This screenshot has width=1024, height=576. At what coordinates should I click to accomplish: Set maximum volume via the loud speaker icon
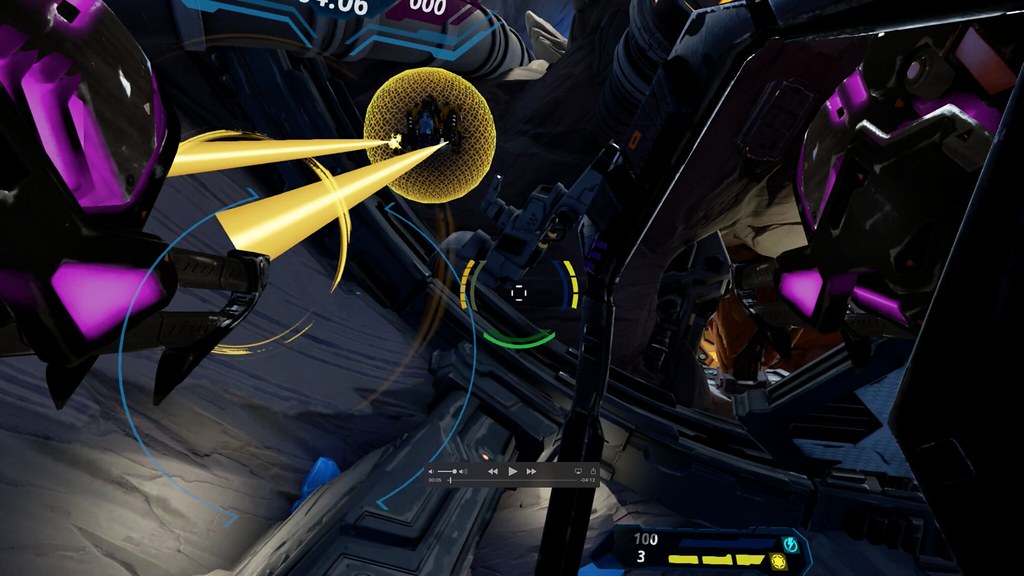[464, 471]
